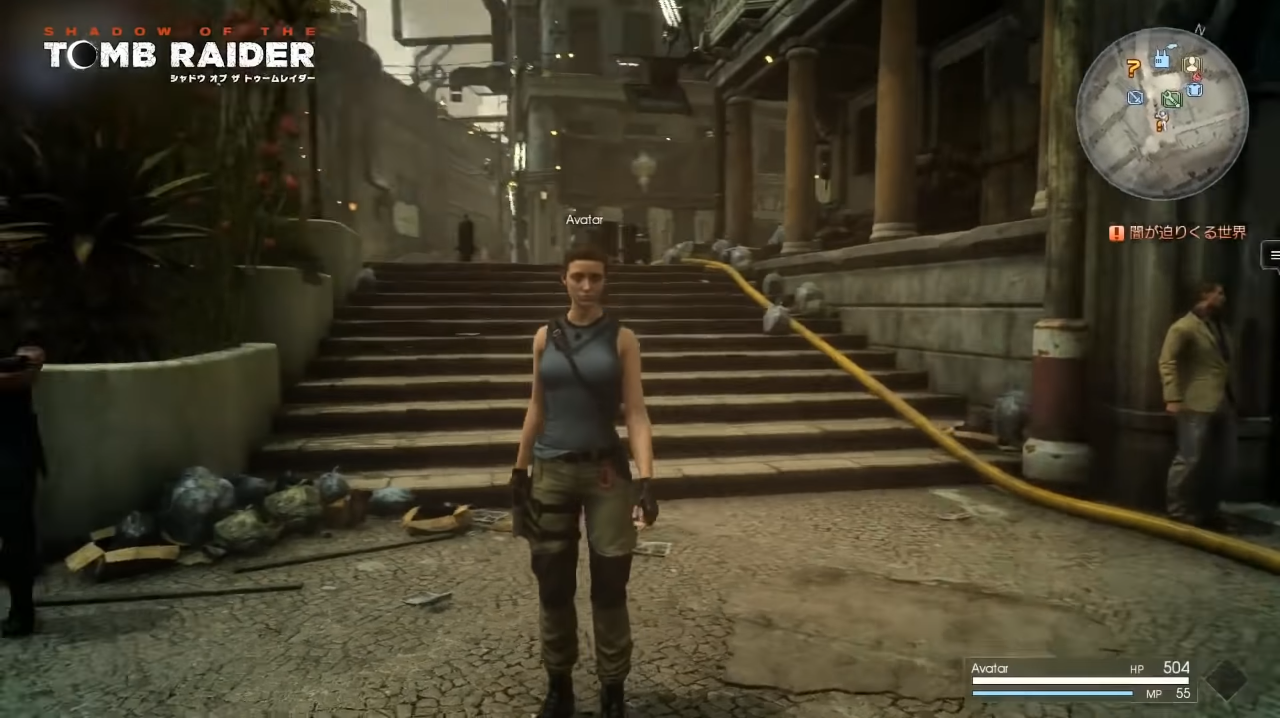Select the orange question mark map marker
Screen dimensions: 1280x718
(1133, 68)
